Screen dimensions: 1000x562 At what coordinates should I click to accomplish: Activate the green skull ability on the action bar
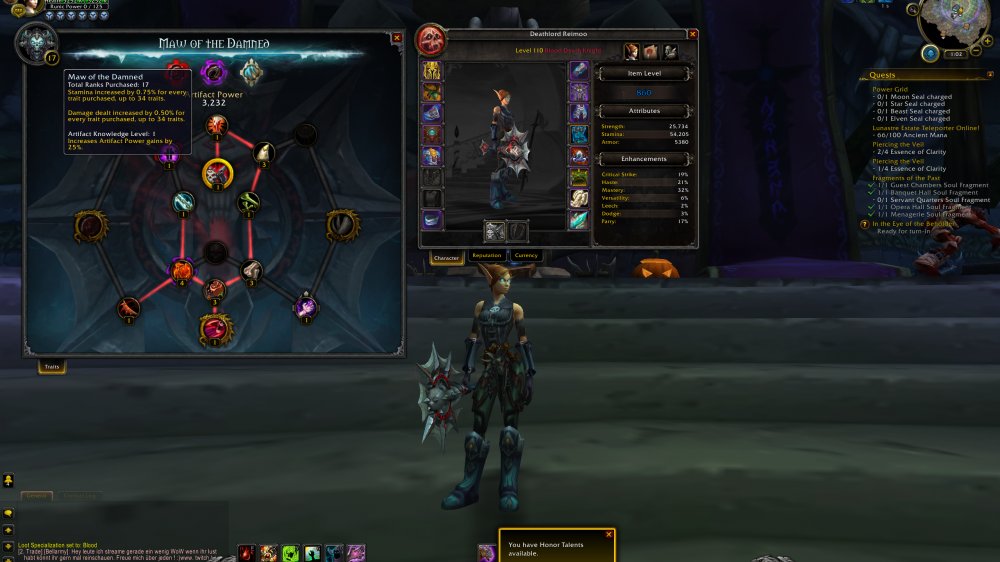tap(290, 552)
